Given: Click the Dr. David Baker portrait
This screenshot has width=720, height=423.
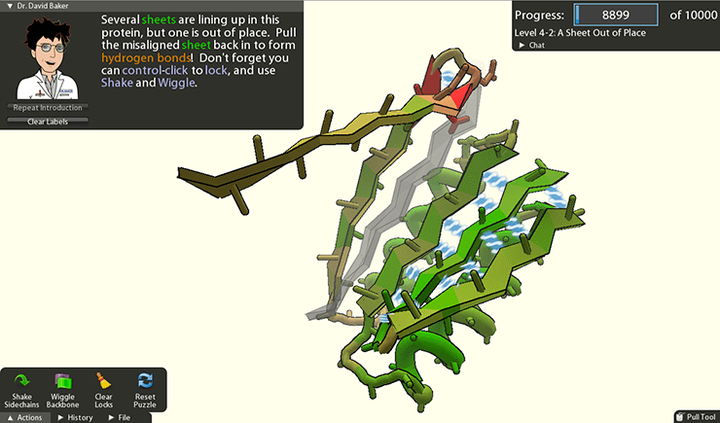Looking at the screenshot, I should (x=47, y=57).
